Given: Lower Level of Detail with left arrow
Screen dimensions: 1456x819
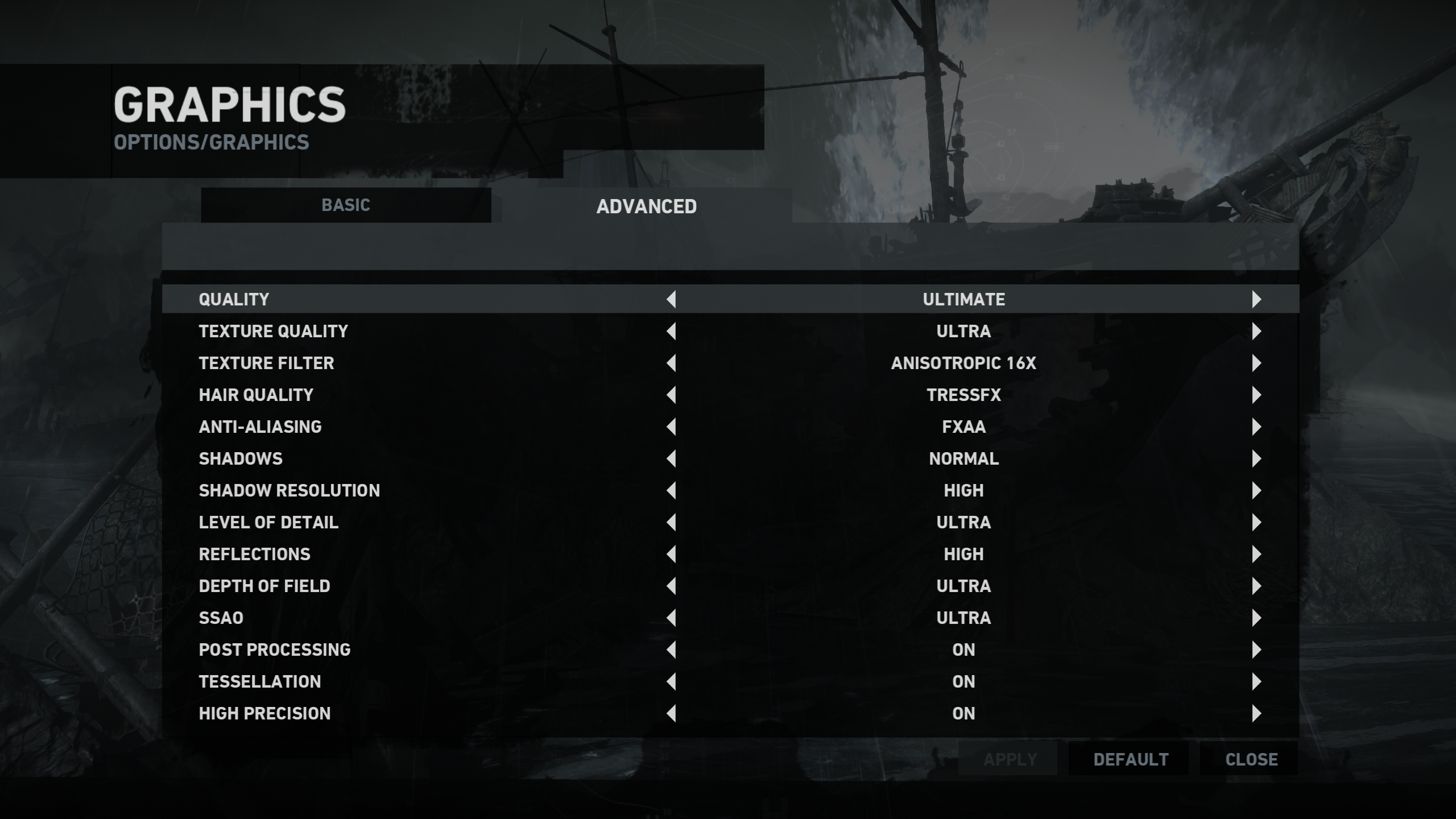Looking at the screenshot, I should coord(671,522).
